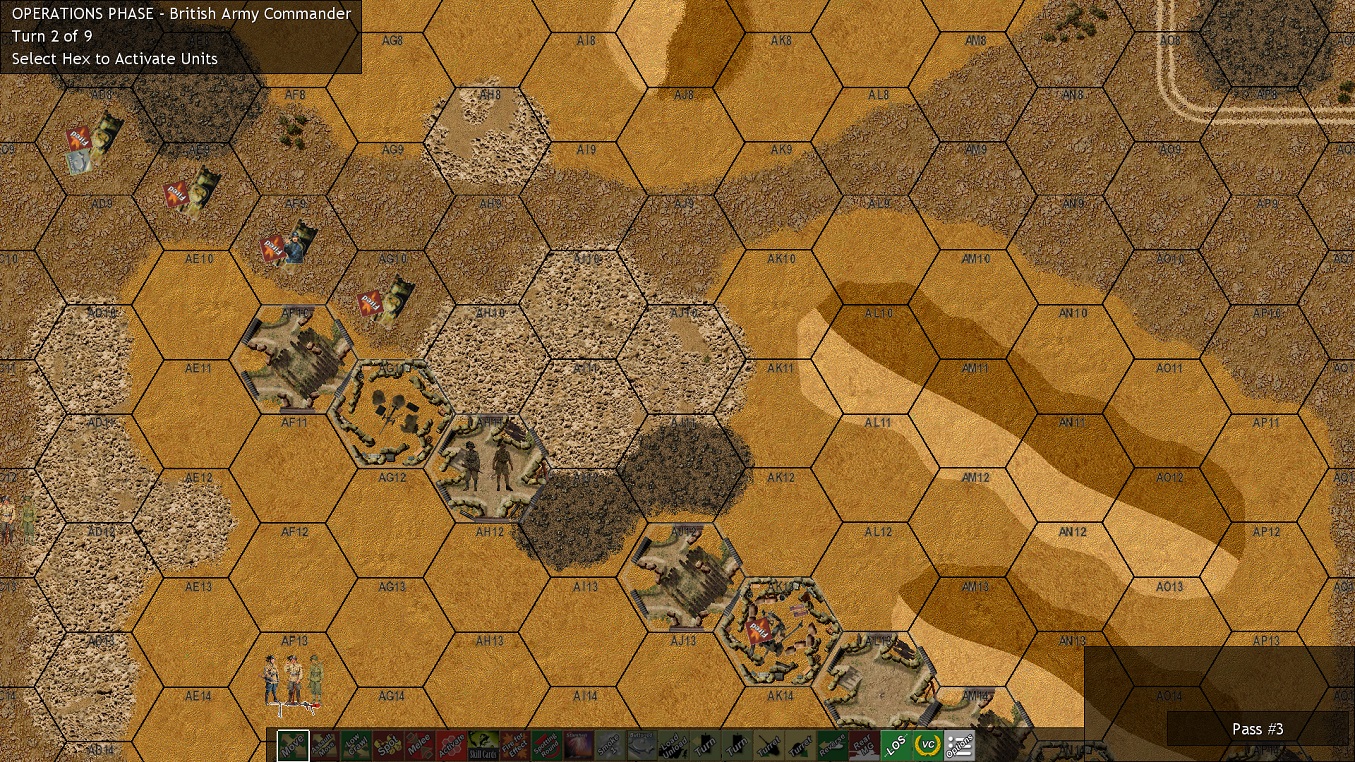The height and width of the screenshot is (762, 1355).
Task: Select the Move command icon
Action: coord(294,746)
